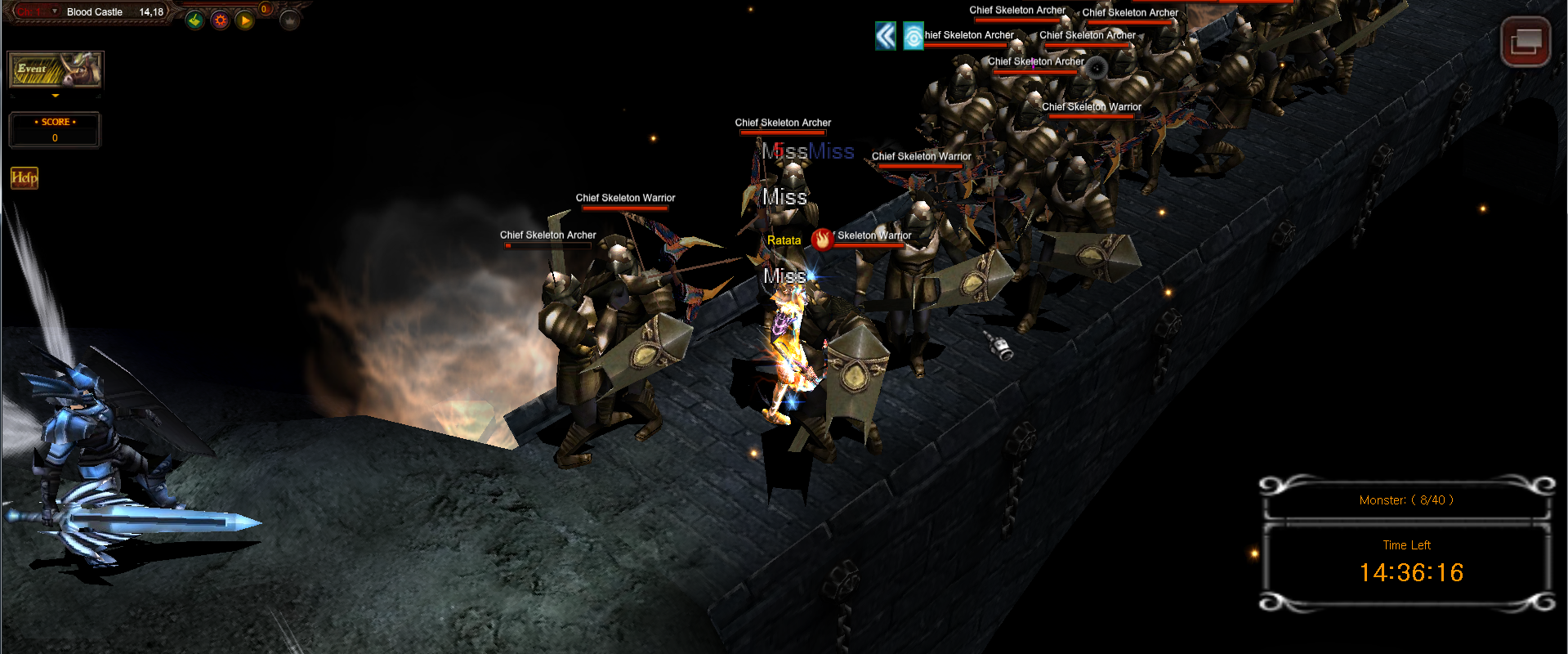Image resolution: width=1568 pixels, height=654 pixels.
Task: Toggle the overlapping windows button
Action: click(x=1526, y=42)
